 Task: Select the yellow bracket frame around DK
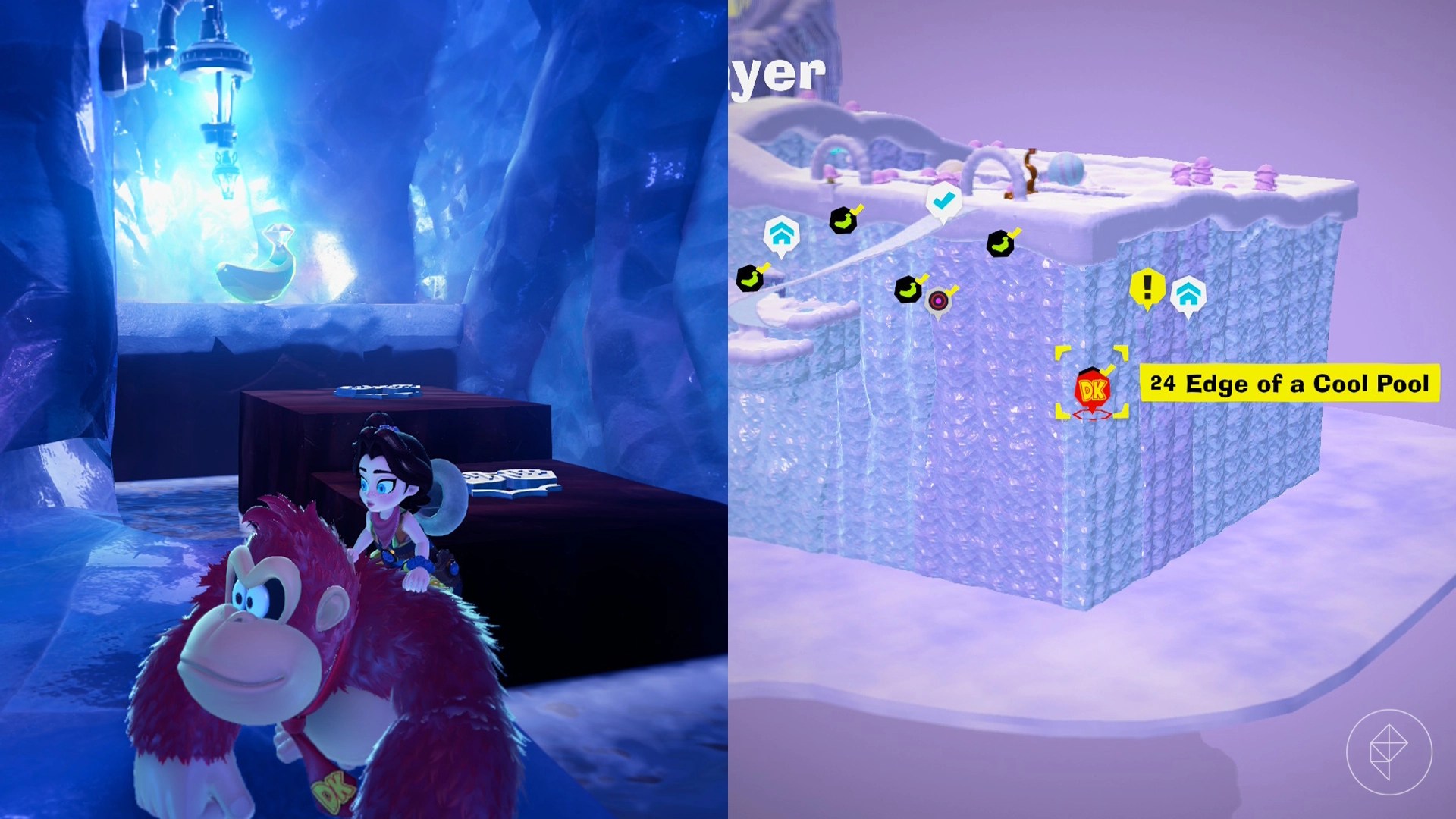point(1059,351)
